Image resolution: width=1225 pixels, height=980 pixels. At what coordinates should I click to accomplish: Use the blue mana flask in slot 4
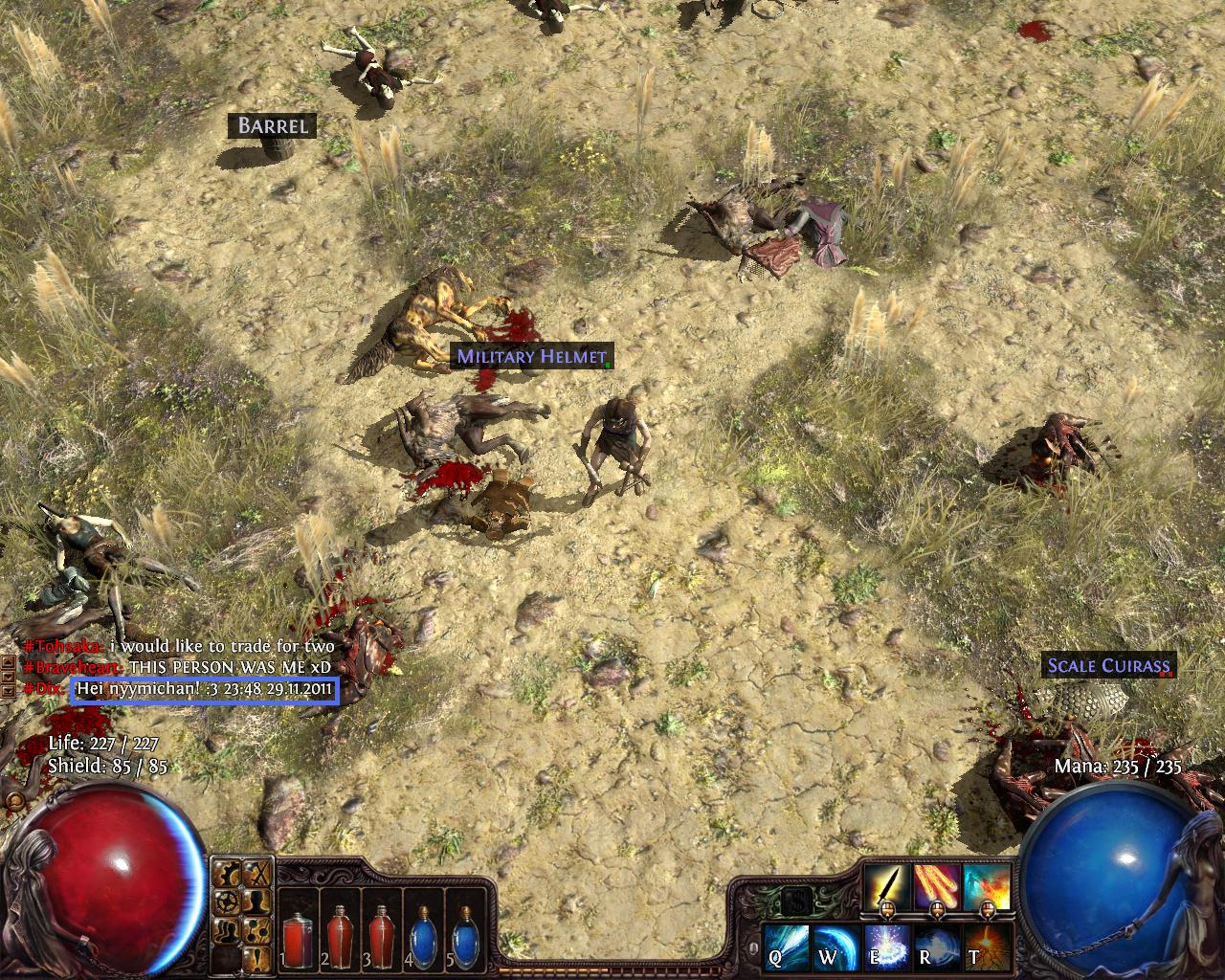[x=423, y=938]
